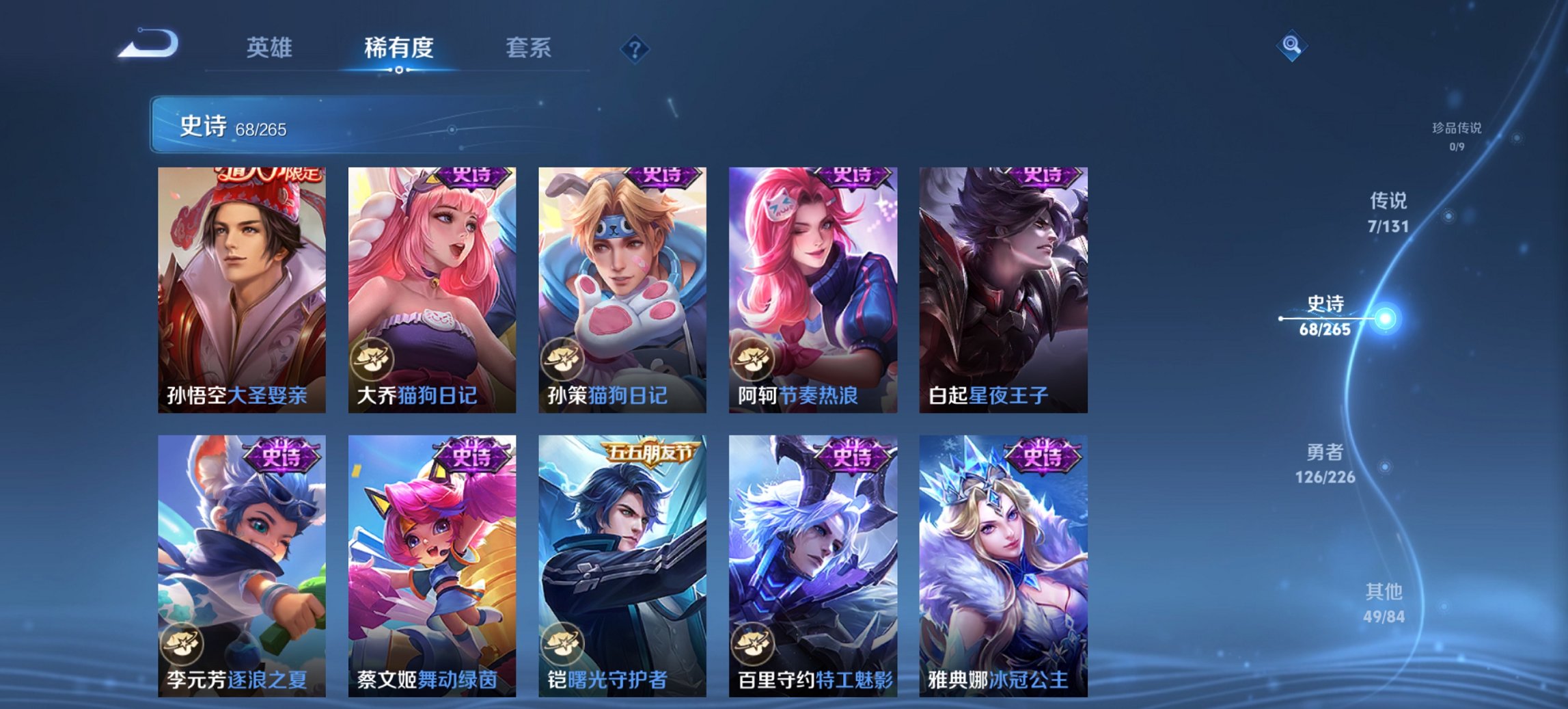This screenshot has width=1568, height=709.
Task: Switch to the 套系 tab
Action: click(x=529, y=49)
